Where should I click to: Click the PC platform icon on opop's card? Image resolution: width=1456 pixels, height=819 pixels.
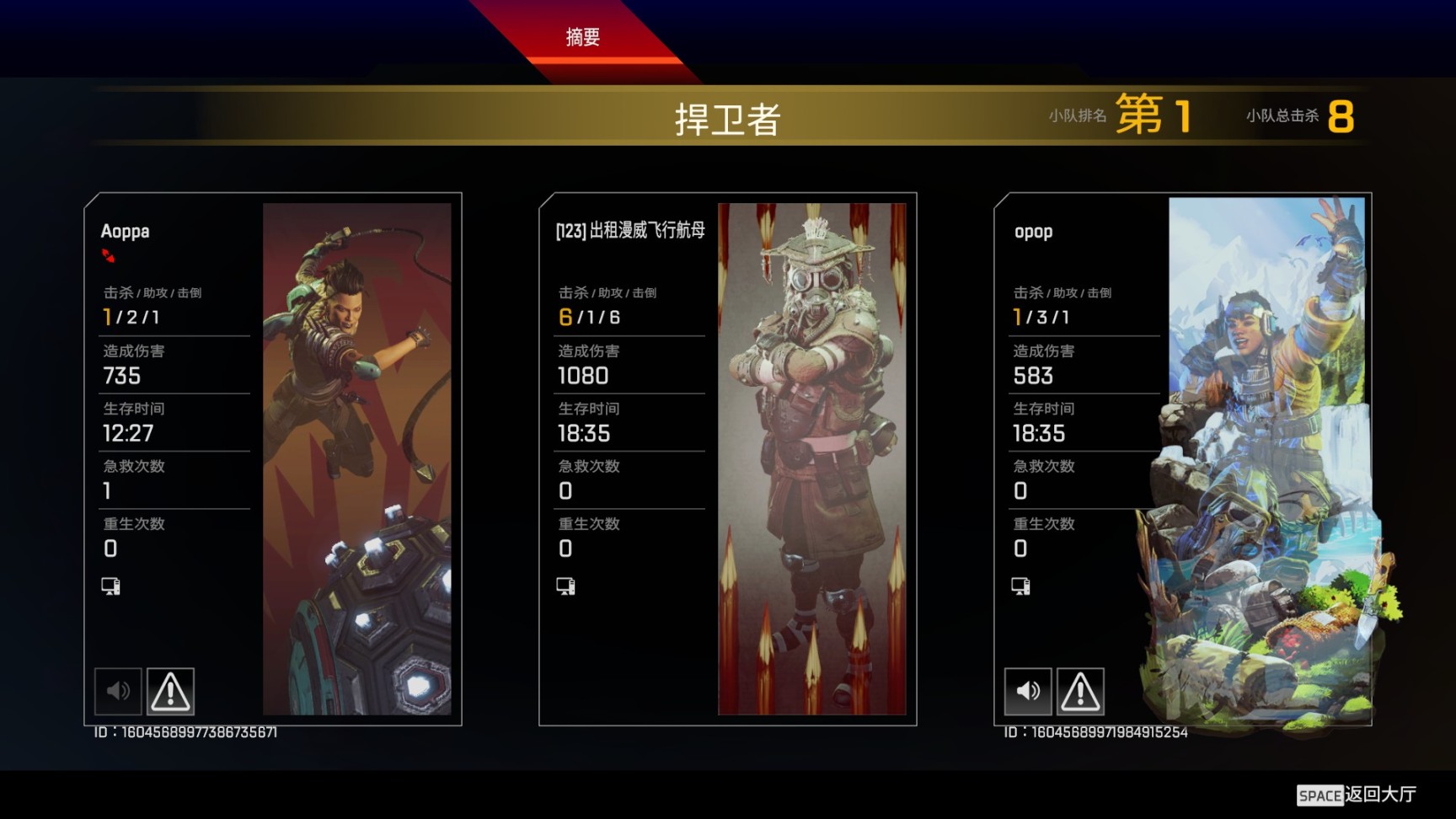click(1022, 585)
